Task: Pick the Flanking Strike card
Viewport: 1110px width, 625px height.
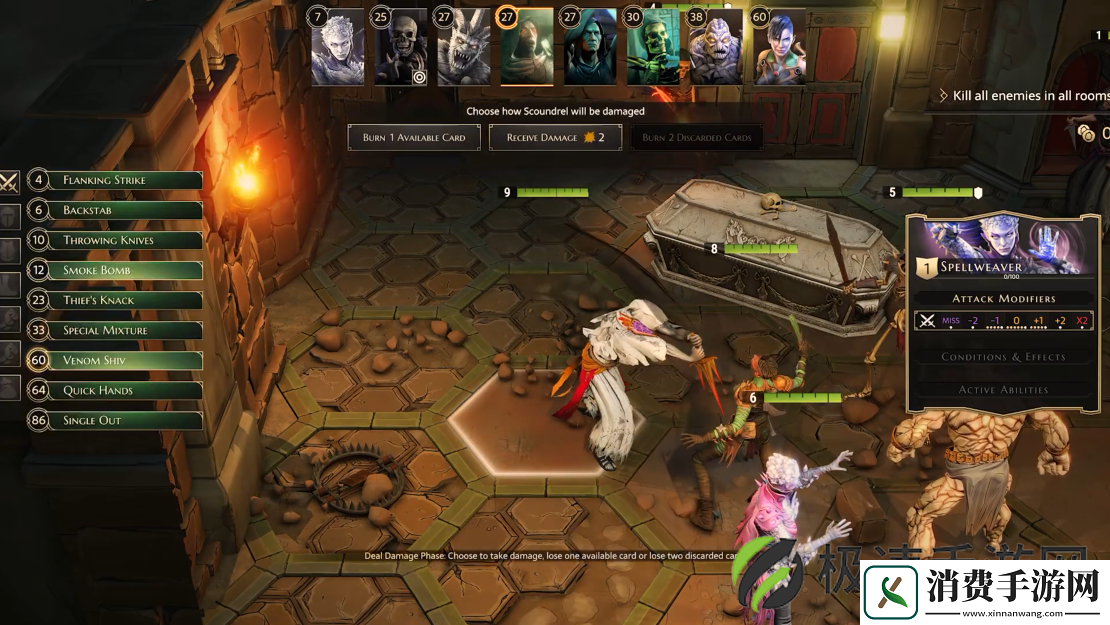Action: point(117,181)
